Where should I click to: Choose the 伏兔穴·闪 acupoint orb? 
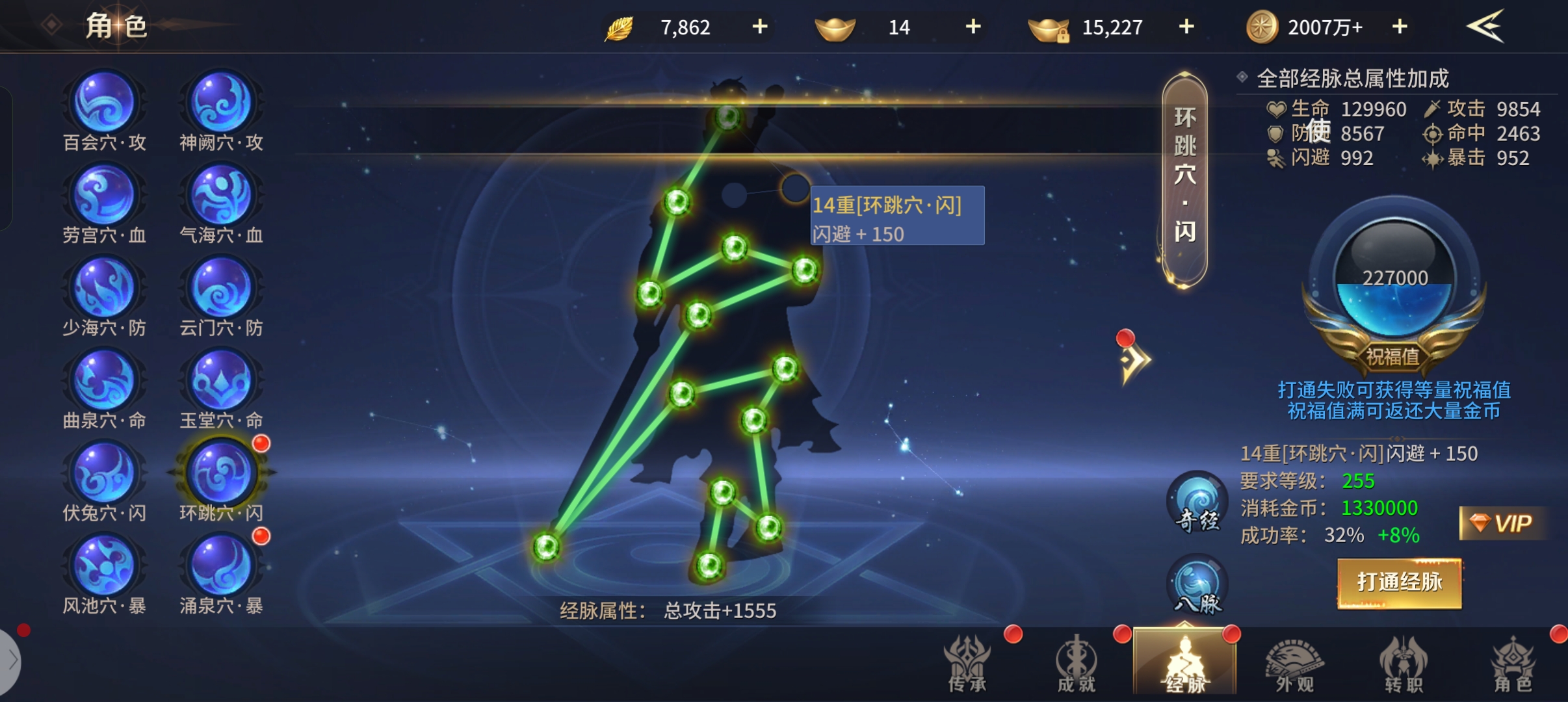104,474
